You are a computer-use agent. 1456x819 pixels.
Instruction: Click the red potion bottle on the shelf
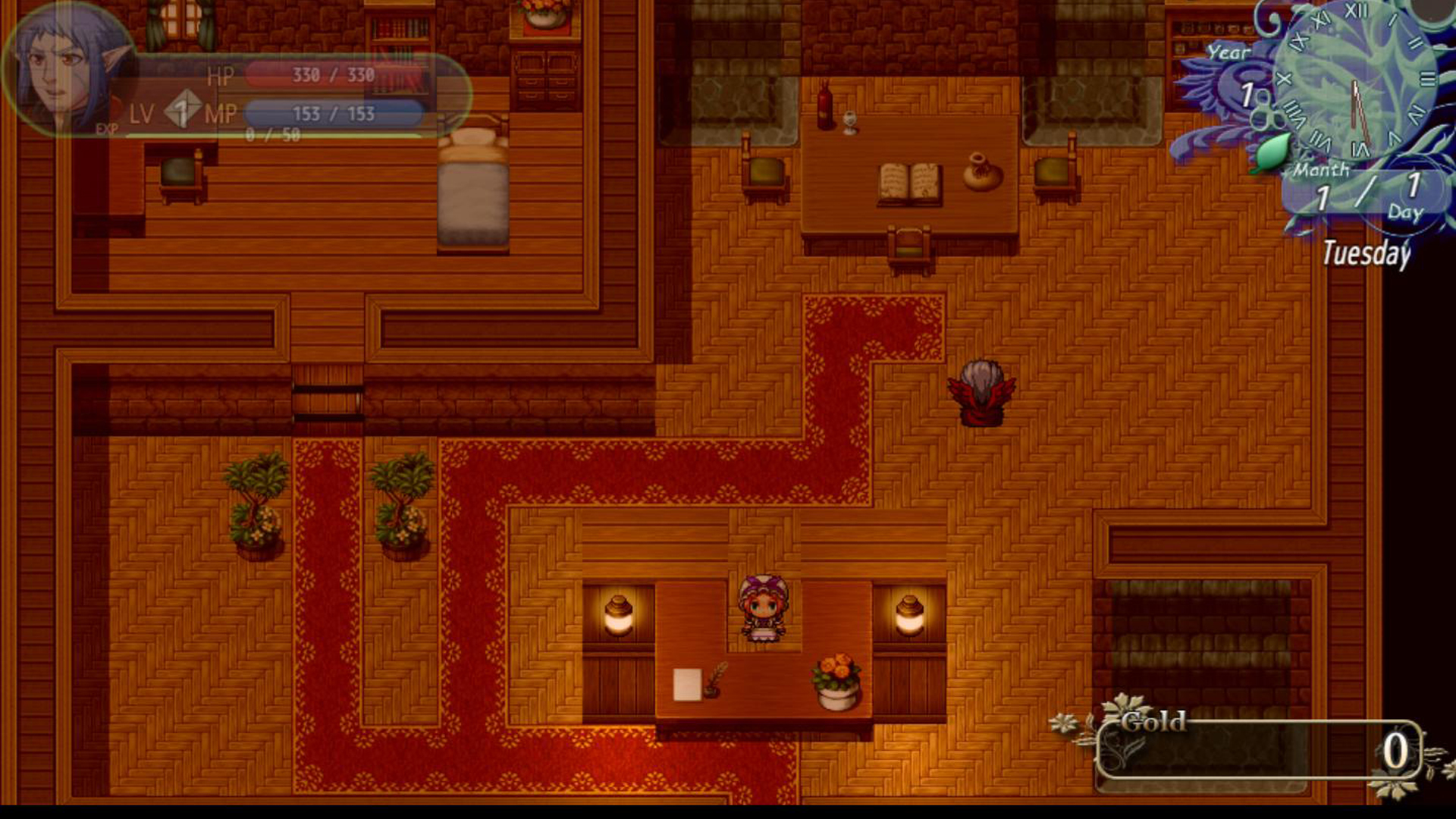click(827, 102)
